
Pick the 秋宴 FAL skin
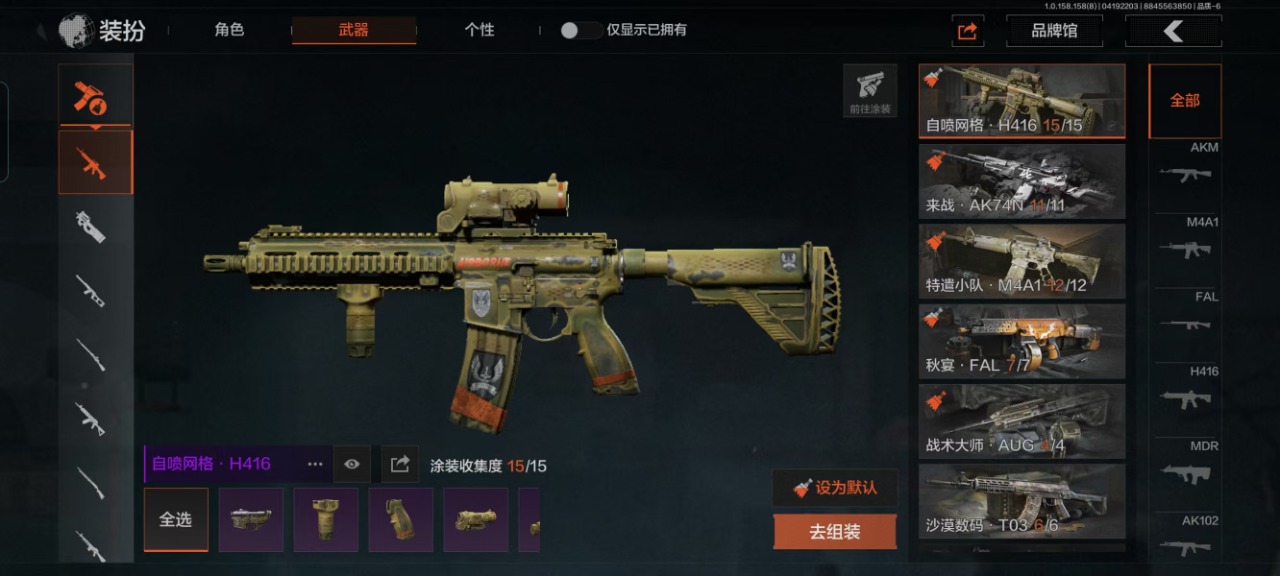pos(1021,341)
